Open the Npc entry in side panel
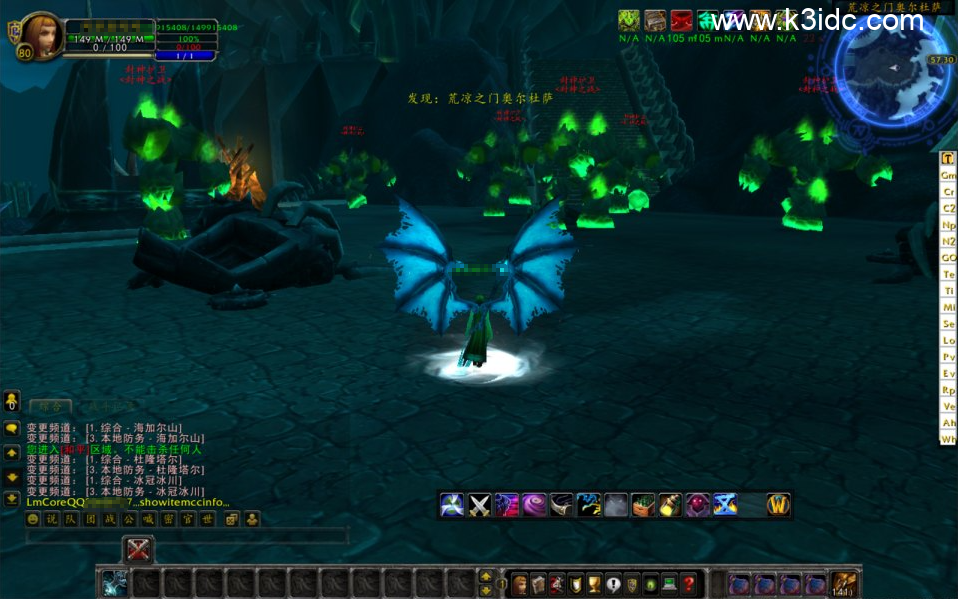This screenshot has height=599, width=958. (949, 225)
